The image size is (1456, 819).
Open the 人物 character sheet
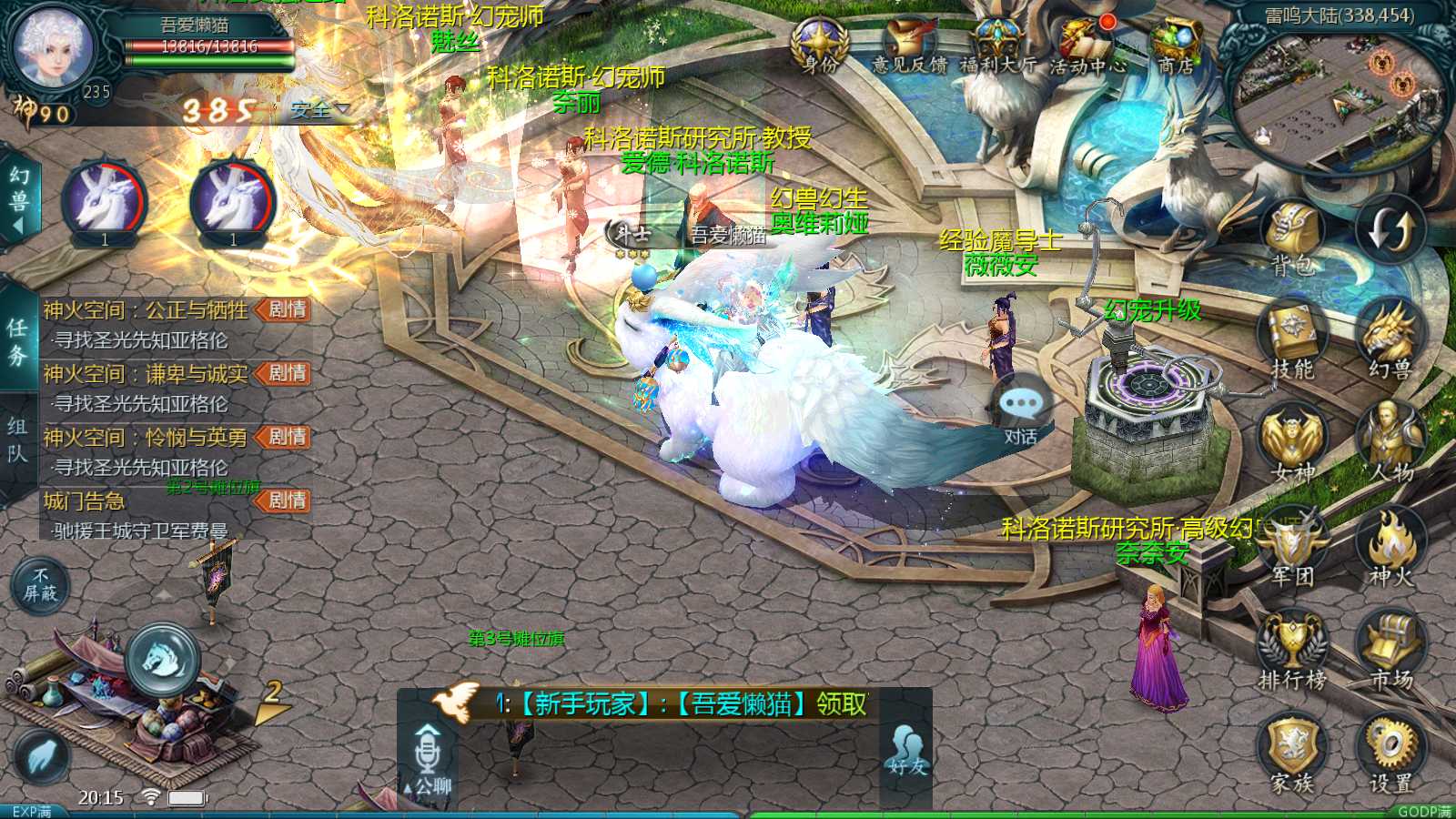click(x=1390, y=443)
